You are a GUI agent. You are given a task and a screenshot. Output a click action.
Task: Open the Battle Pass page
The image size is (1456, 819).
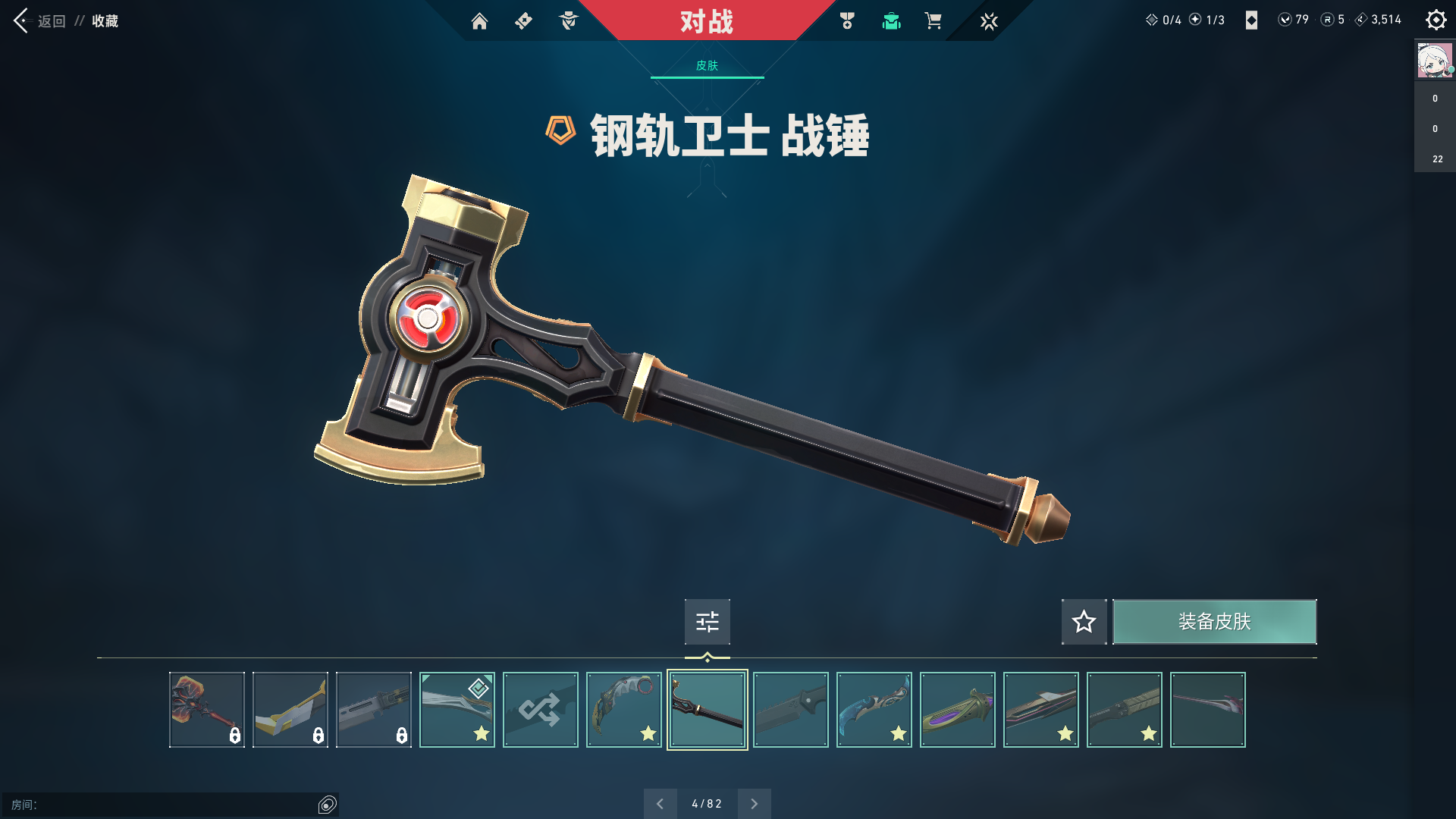pos(522,20)
